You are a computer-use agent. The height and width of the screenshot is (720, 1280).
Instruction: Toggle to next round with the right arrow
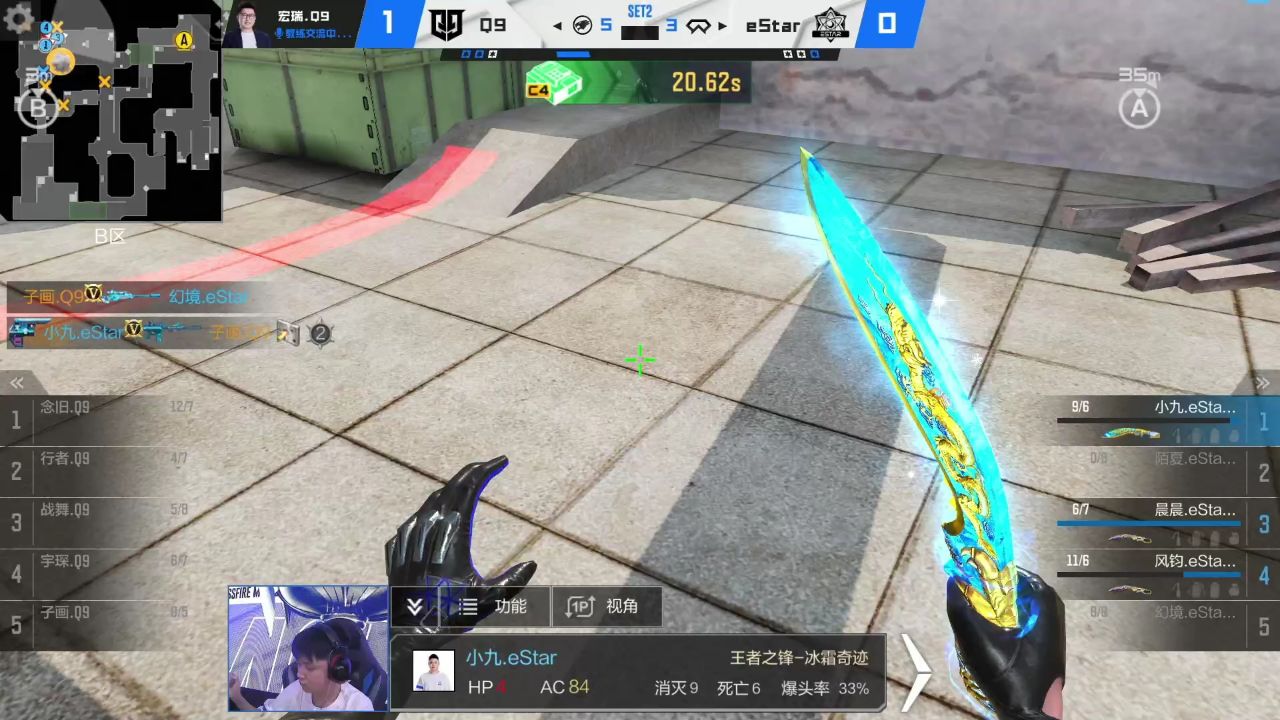point(721,26)
